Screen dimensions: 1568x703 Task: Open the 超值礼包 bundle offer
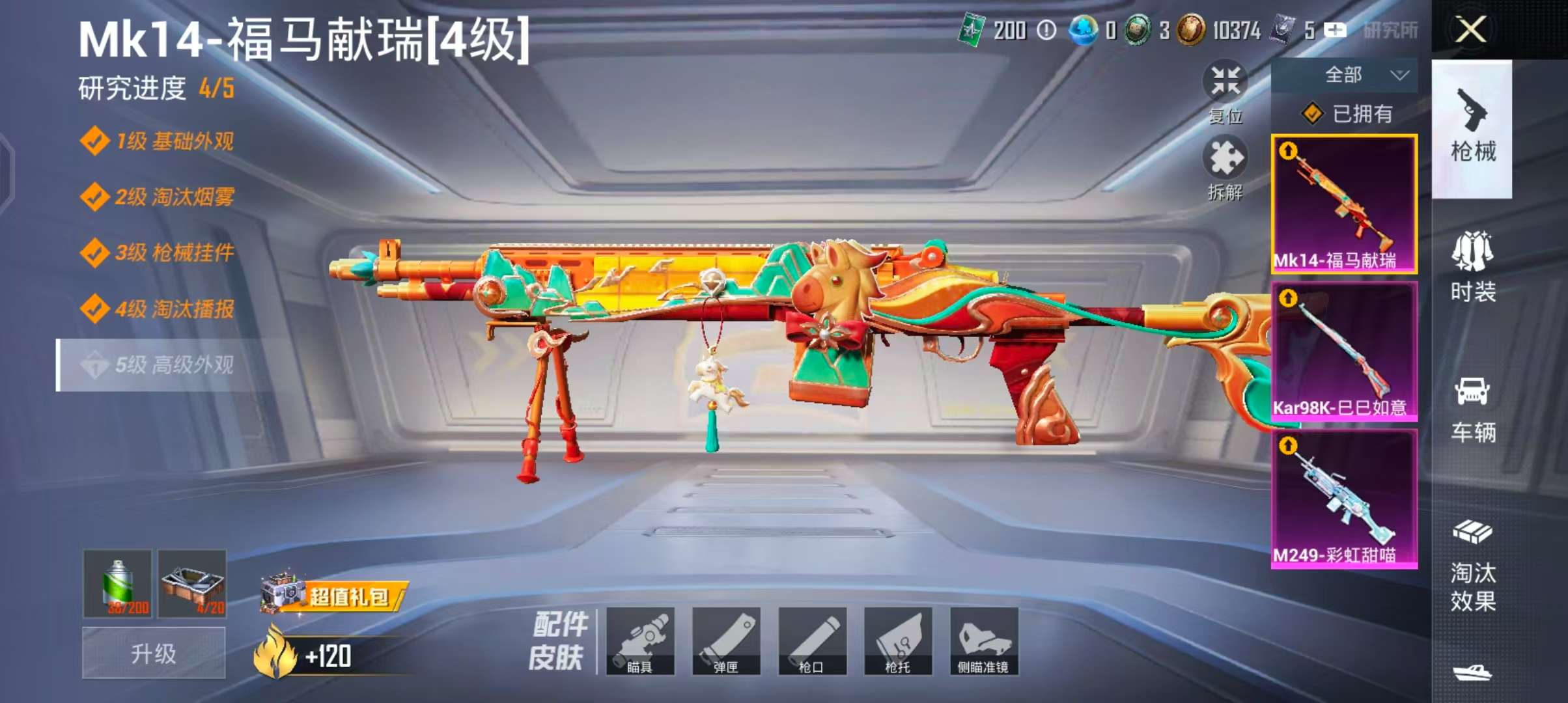click(x=333, y=595)
